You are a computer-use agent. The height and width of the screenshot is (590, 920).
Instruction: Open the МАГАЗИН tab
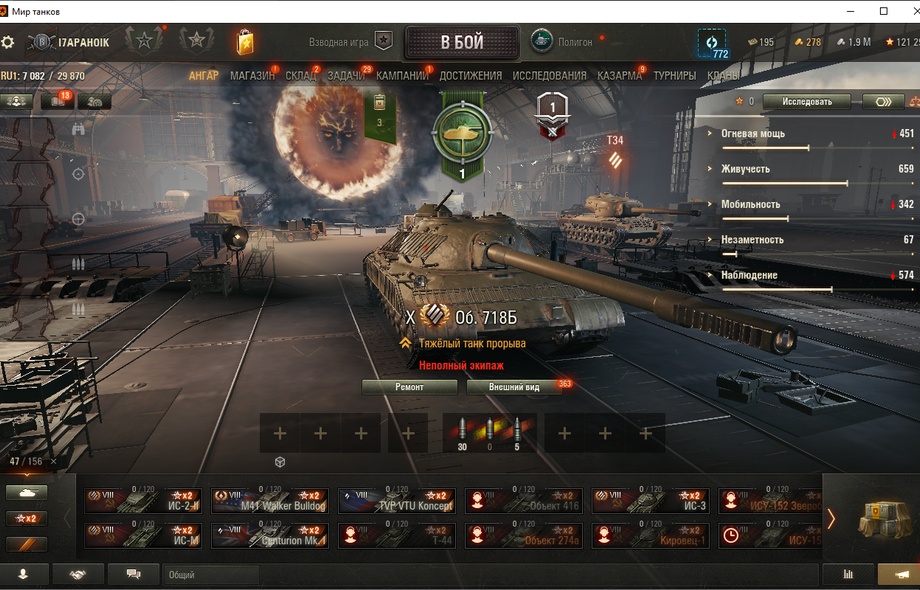pyautogui.click(x=252, y=75)
